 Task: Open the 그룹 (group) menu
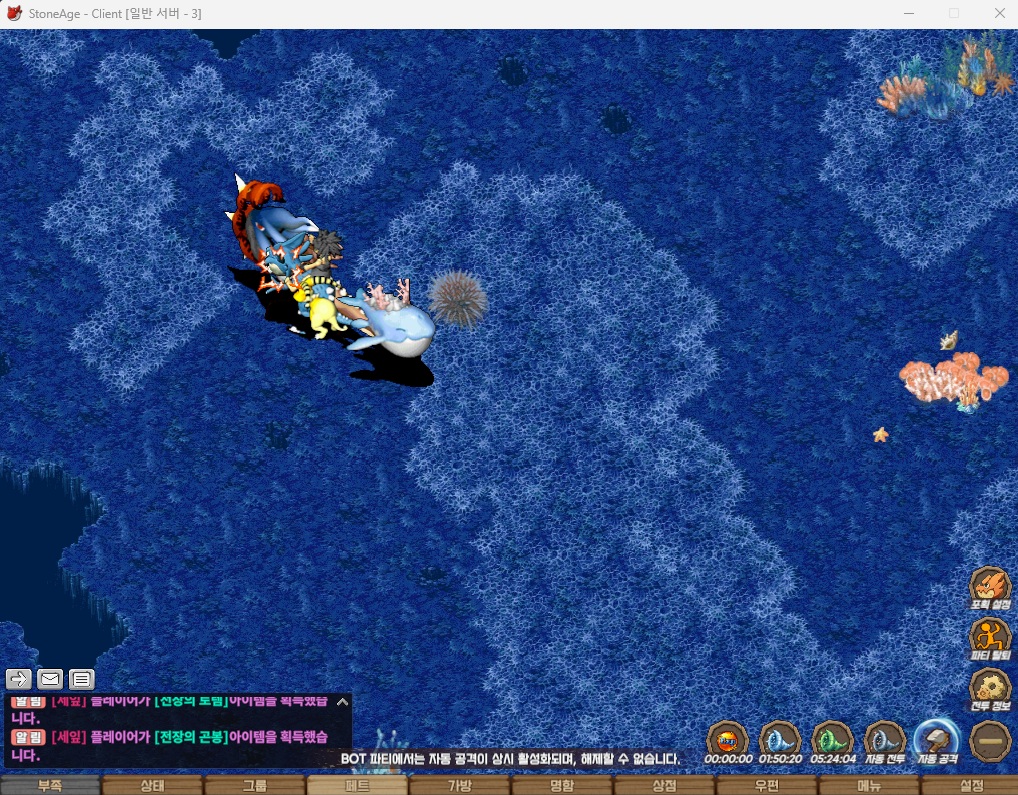[254, 785]
